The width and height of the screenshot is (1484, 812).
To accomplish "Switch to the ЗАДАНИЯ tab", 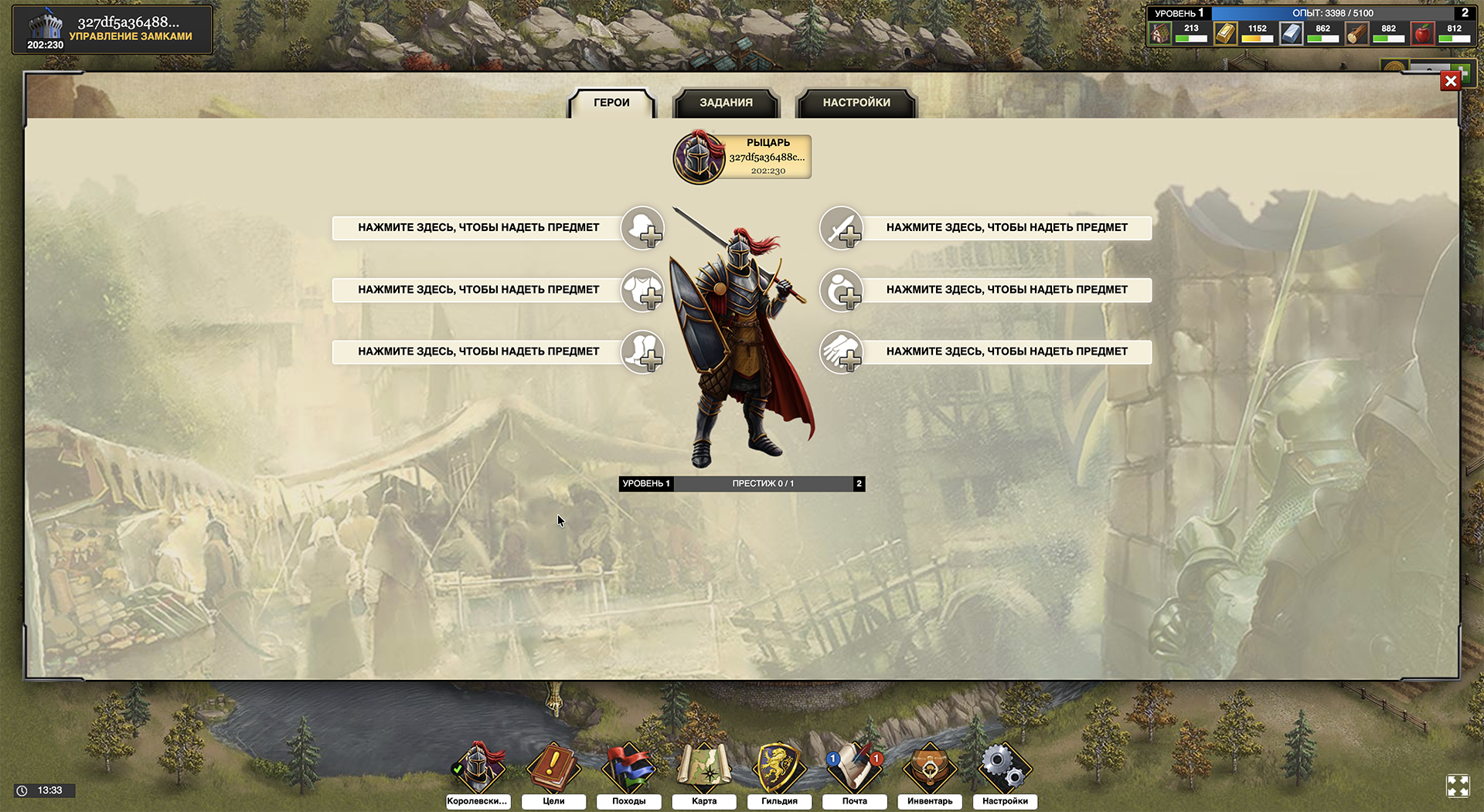I will 725,103.
